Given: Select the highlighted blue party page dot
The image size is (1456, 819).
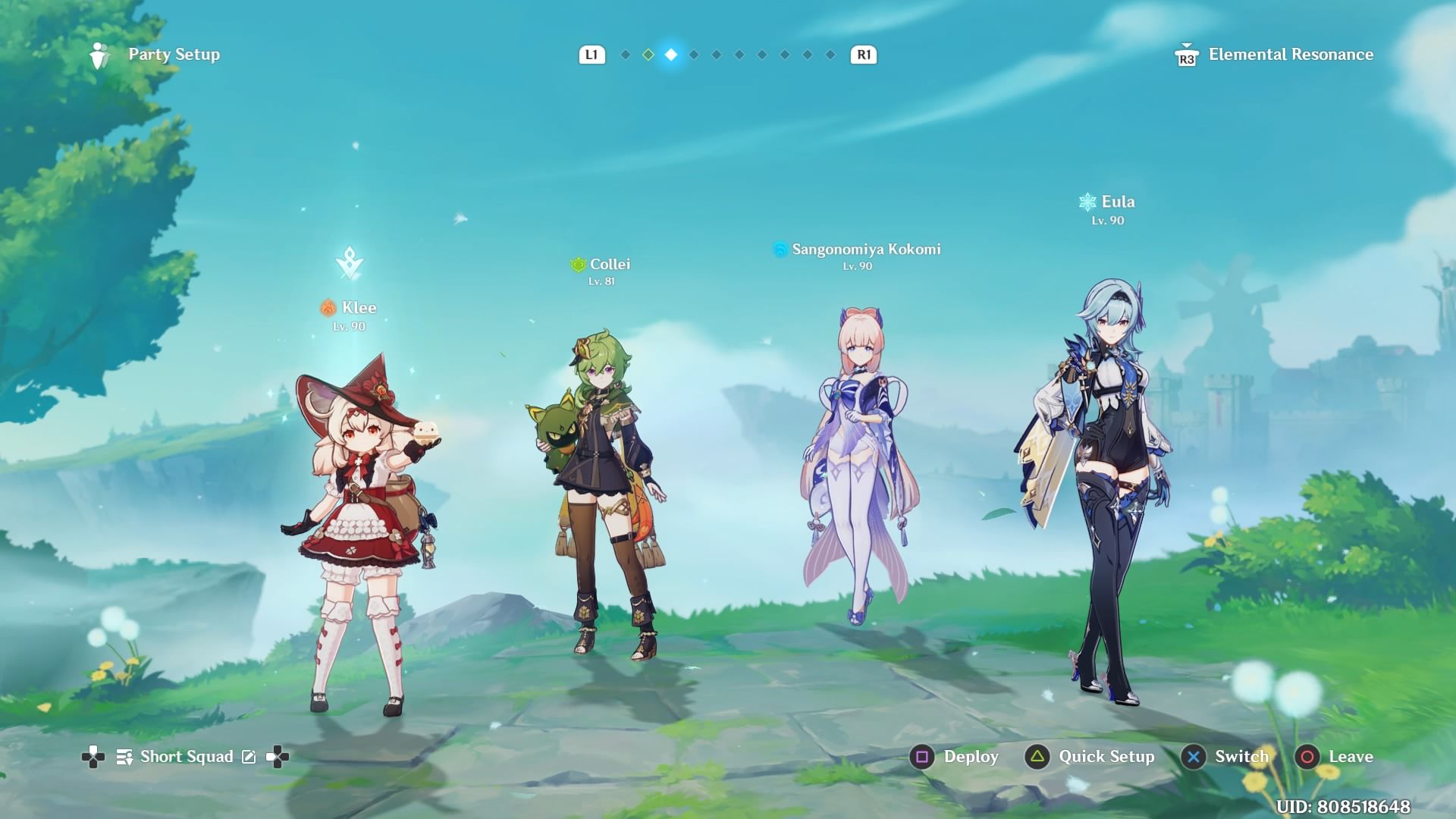Looking at the screenshot, I should click(670, 54).
